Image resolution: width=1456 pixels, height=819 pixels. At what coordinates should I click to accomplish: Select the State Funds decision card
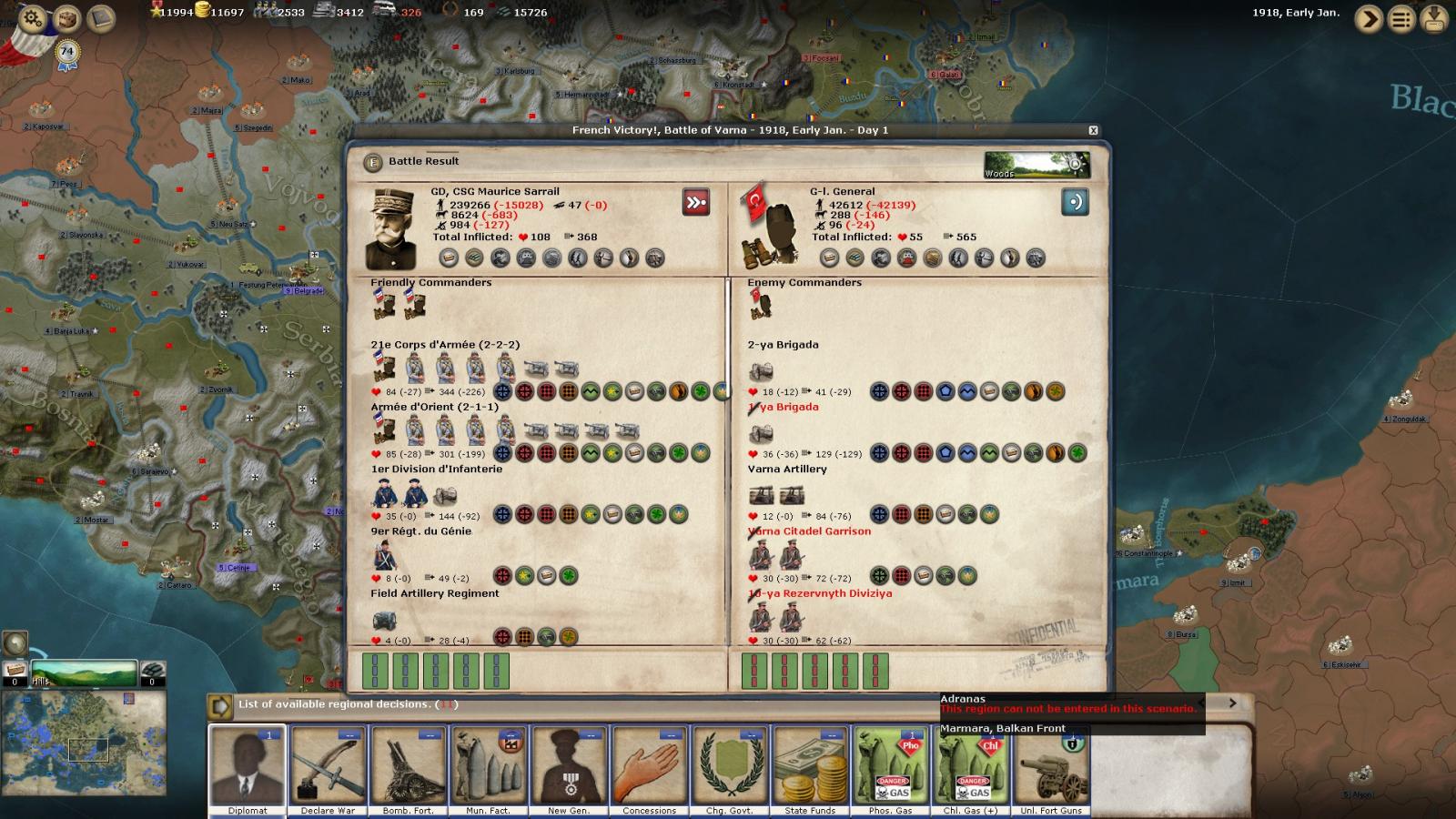(x=810, y=766)
